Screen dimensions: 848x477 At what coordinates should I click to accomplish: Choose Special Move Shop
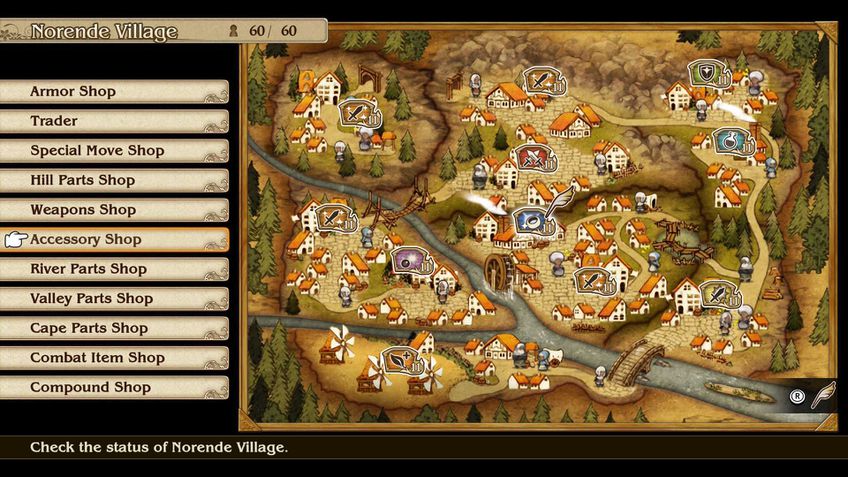pyautogui.click(x=114, y=151)
